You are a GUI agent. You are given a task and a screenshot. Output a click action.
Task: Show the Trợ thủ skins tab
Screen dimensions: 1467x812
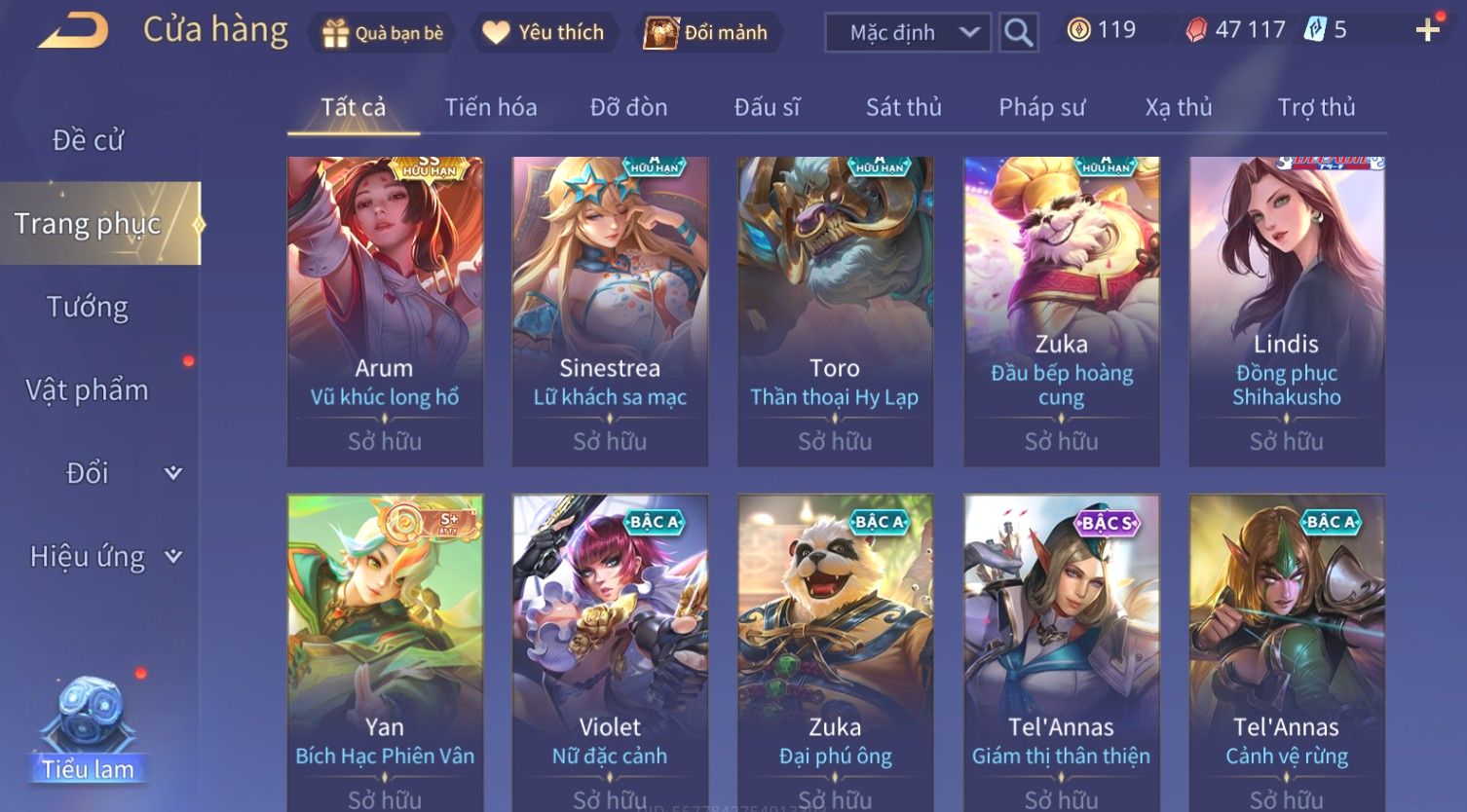tap(1316, 107)
